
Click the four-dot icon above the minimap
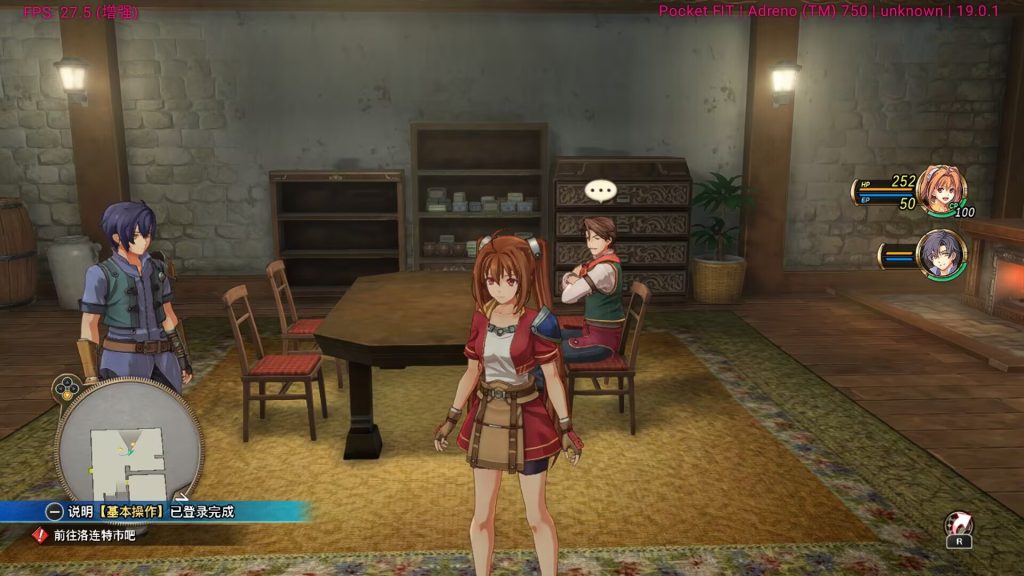click(x=66, y=386)
